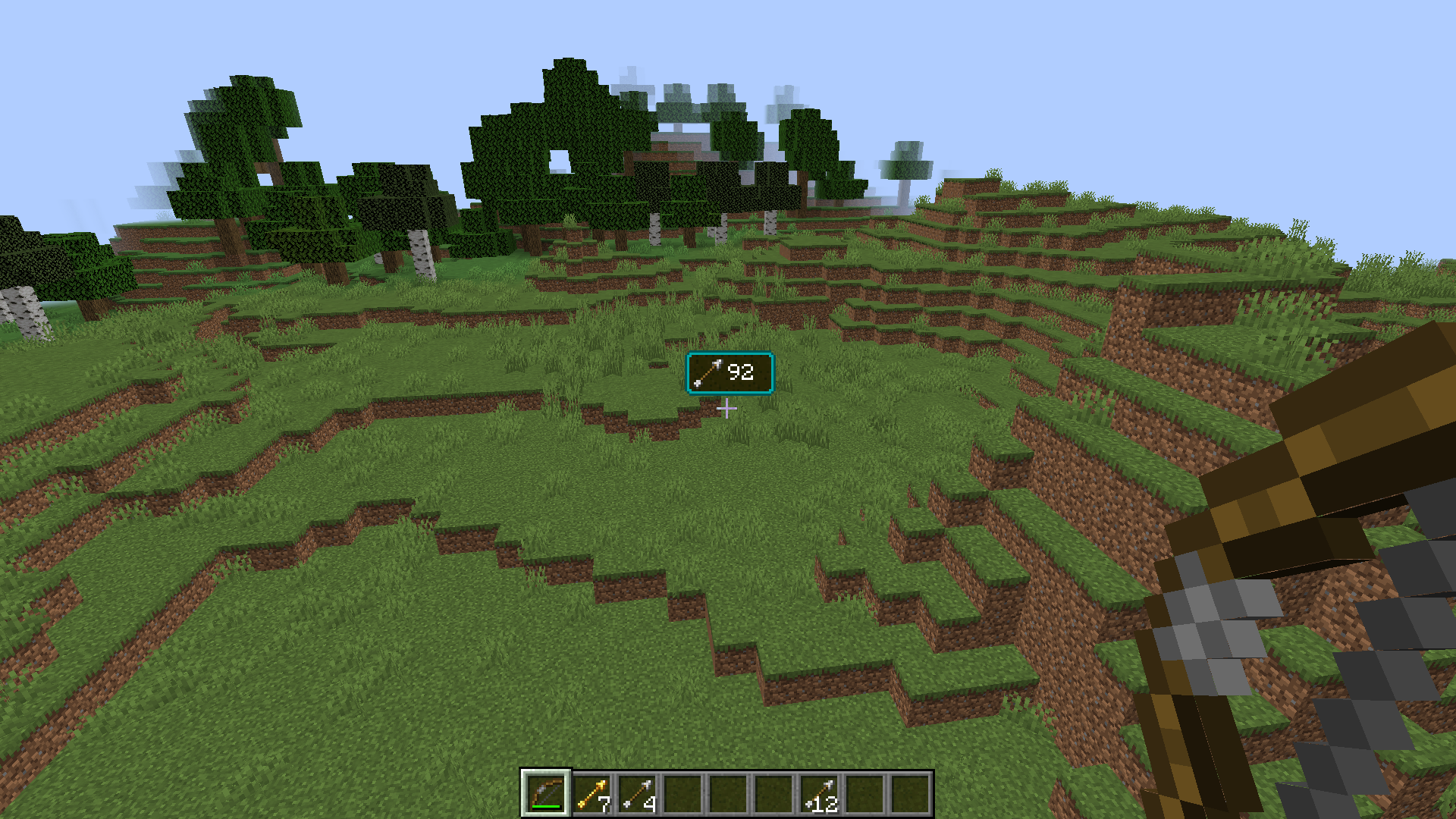Click the bow's green durability bar
Viewport: 1456px width, 819px height.
coord(546,806)
